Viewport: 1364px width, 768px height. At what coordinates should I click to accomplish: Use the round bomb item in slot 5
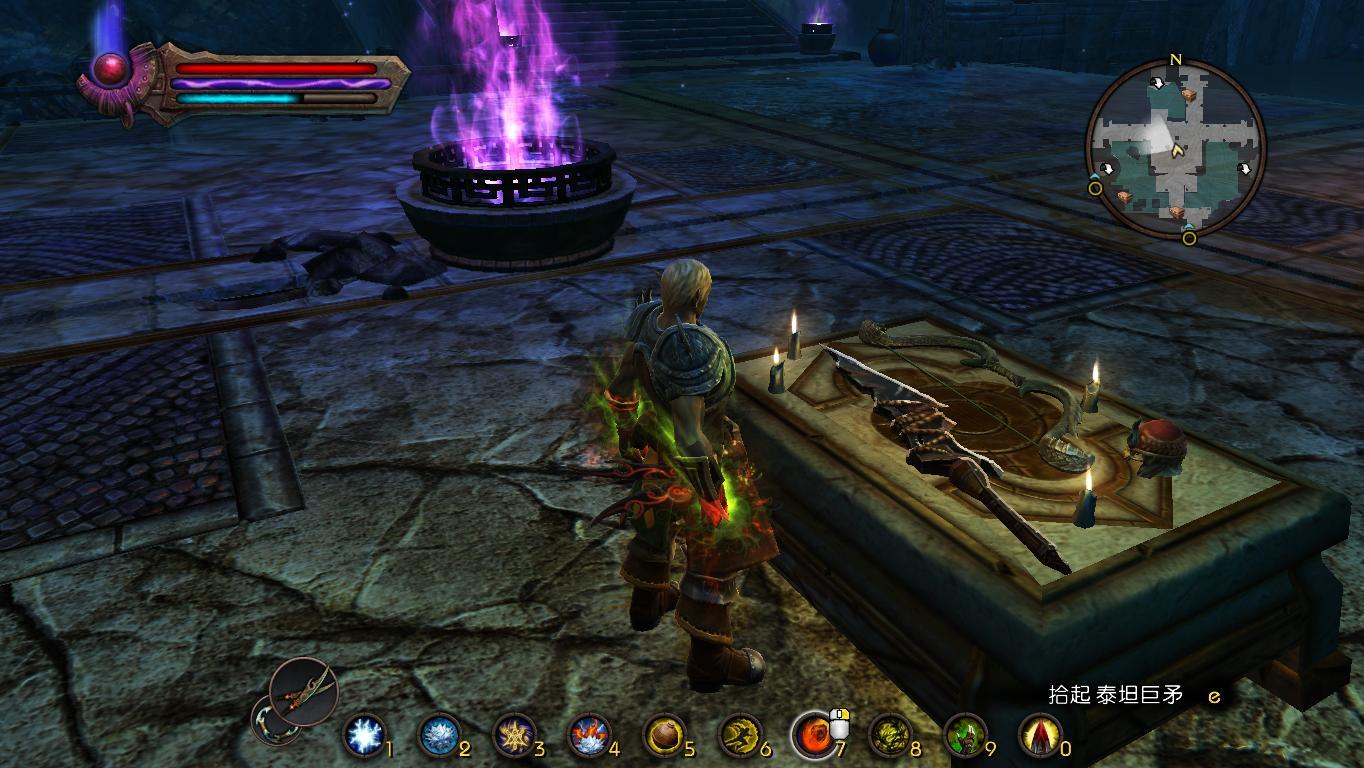664,736
